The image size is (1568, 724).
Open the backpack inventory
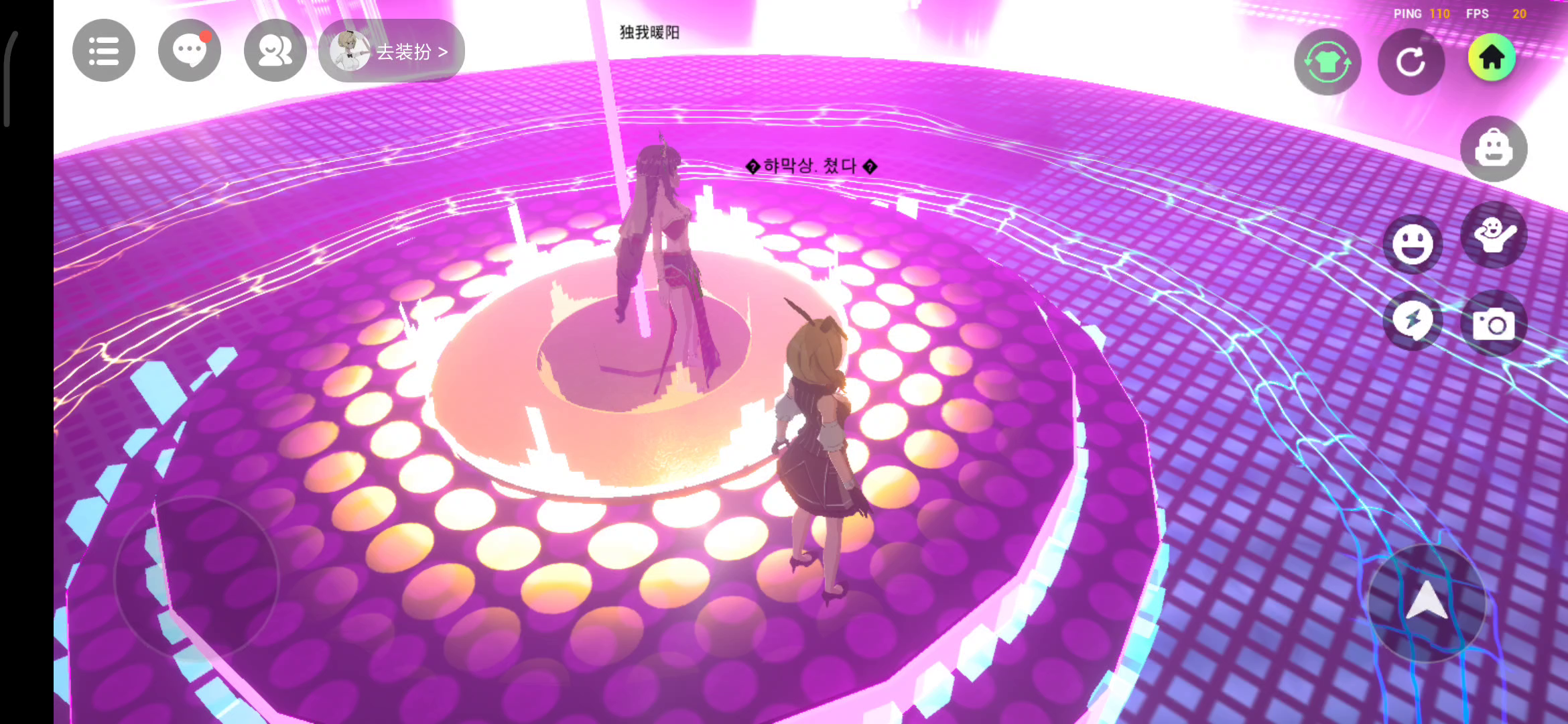tap(1494, 149)
